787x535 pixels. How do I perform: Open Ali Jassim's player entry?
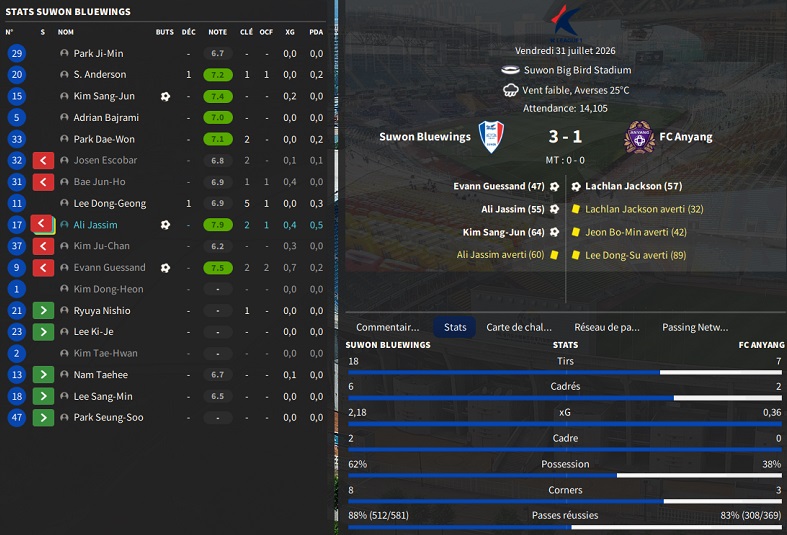tap(96, 225)
